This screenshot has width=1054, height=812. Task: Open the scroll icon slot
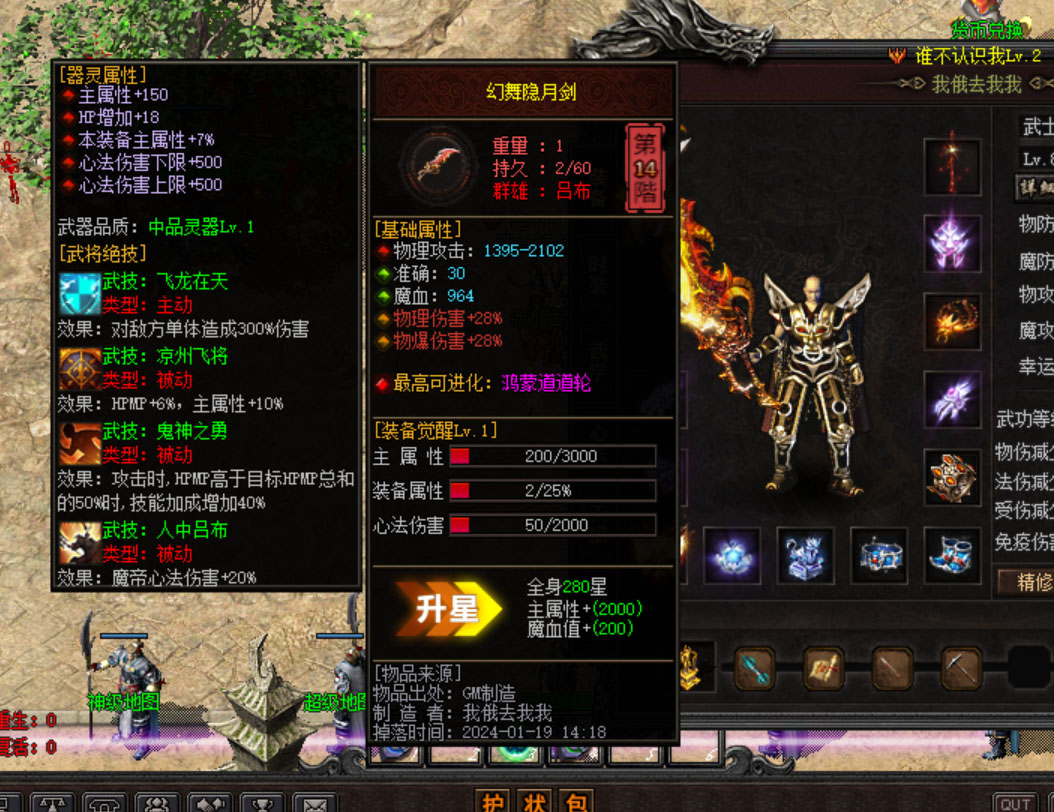click(823, 669)
